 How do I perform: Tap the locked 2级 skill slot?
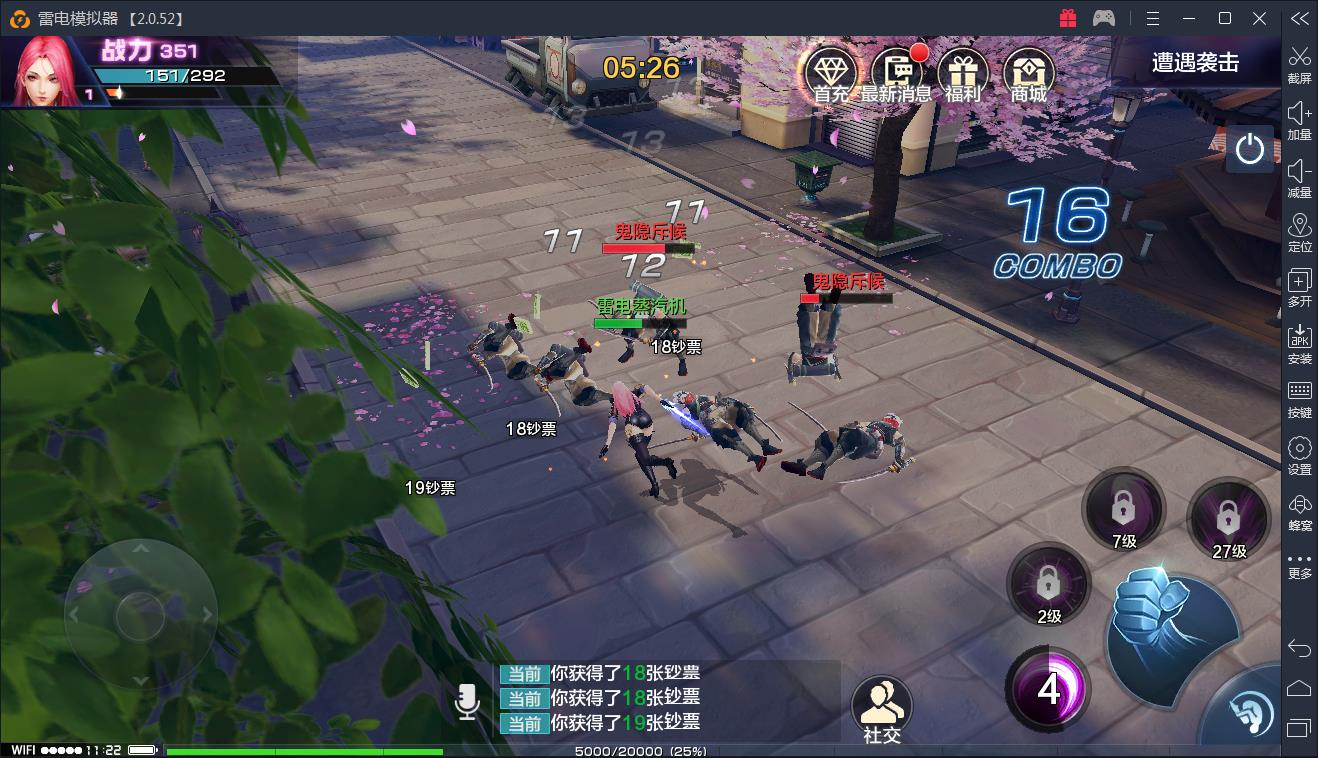click(1048, 584)
